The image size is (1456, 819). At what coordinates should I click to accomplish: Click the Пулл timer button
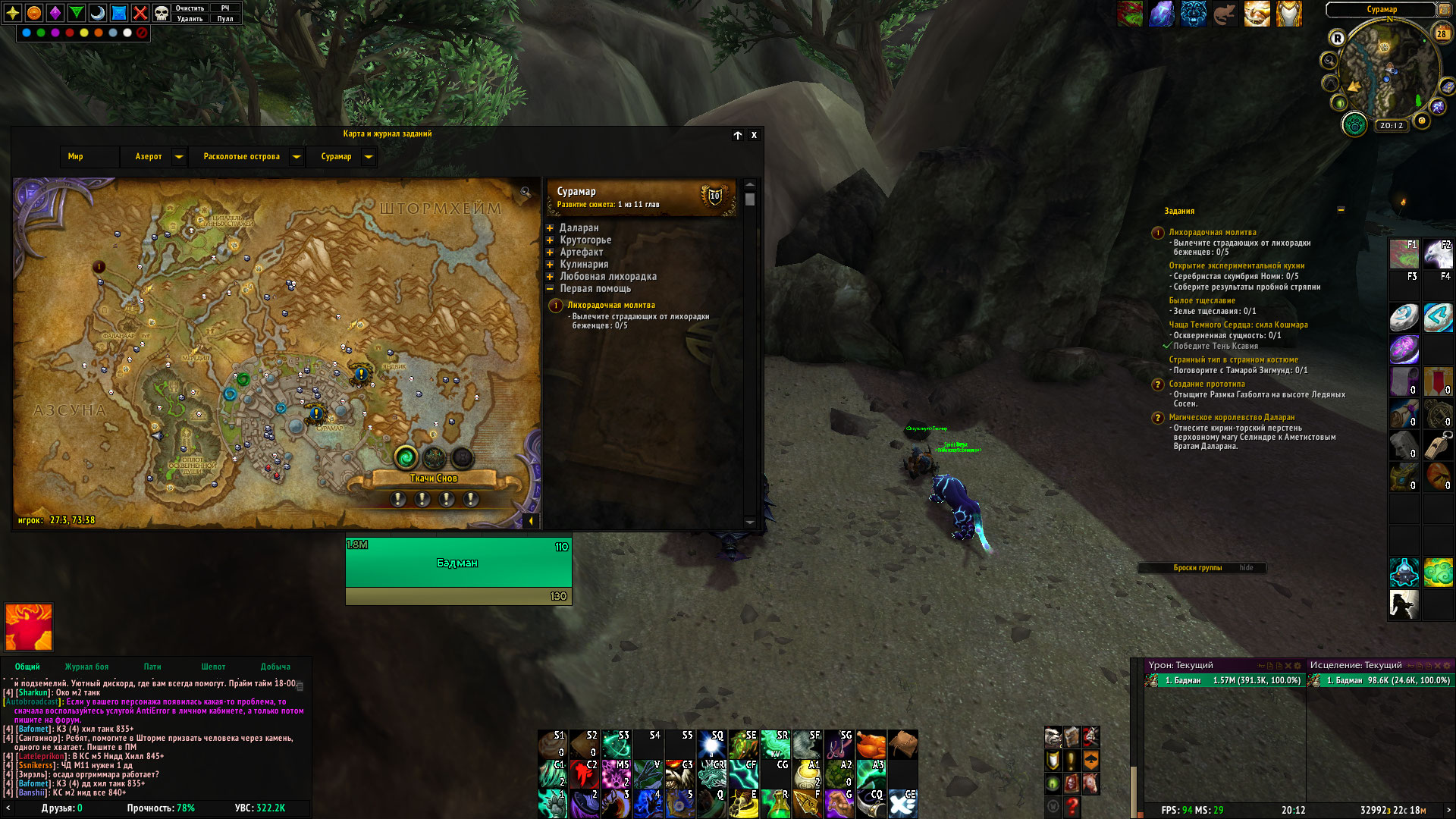point(225,19)
